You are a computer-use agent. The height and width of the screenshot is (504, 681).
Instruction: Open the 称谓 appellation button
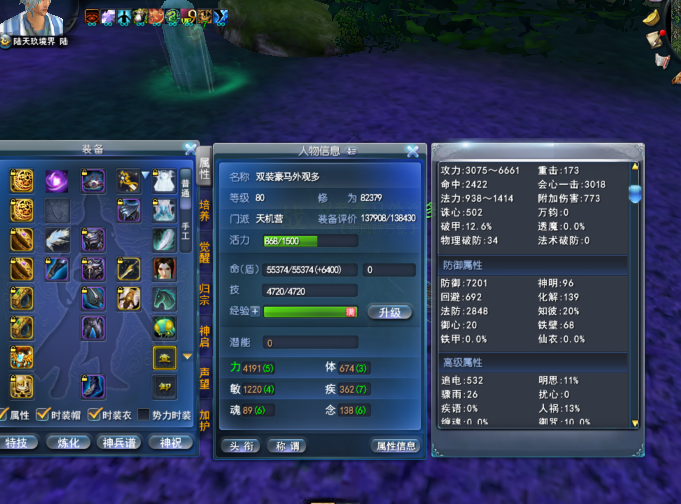(x=288, y=446)
